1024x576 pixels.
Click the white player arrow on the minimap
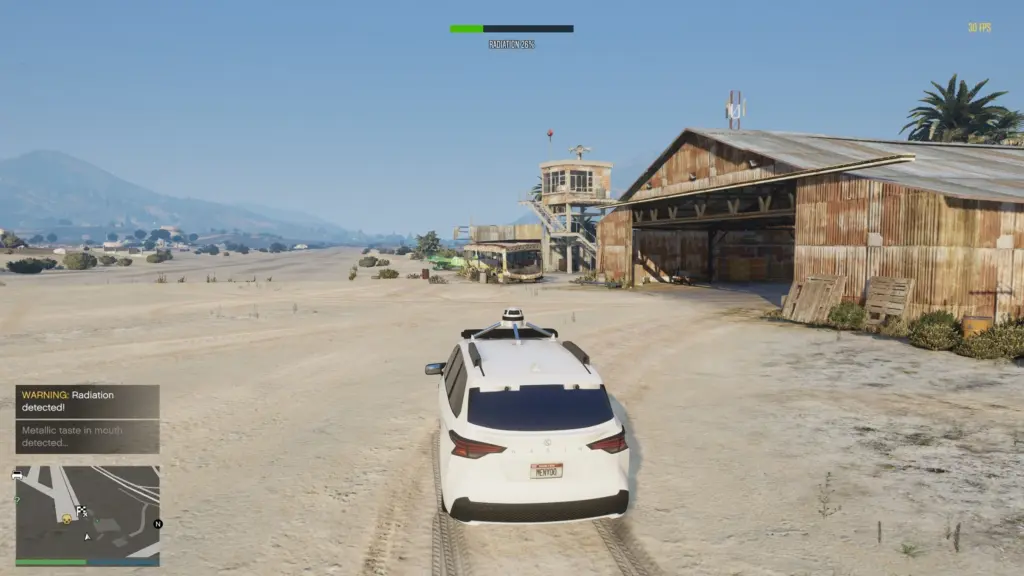pos(86,536)
